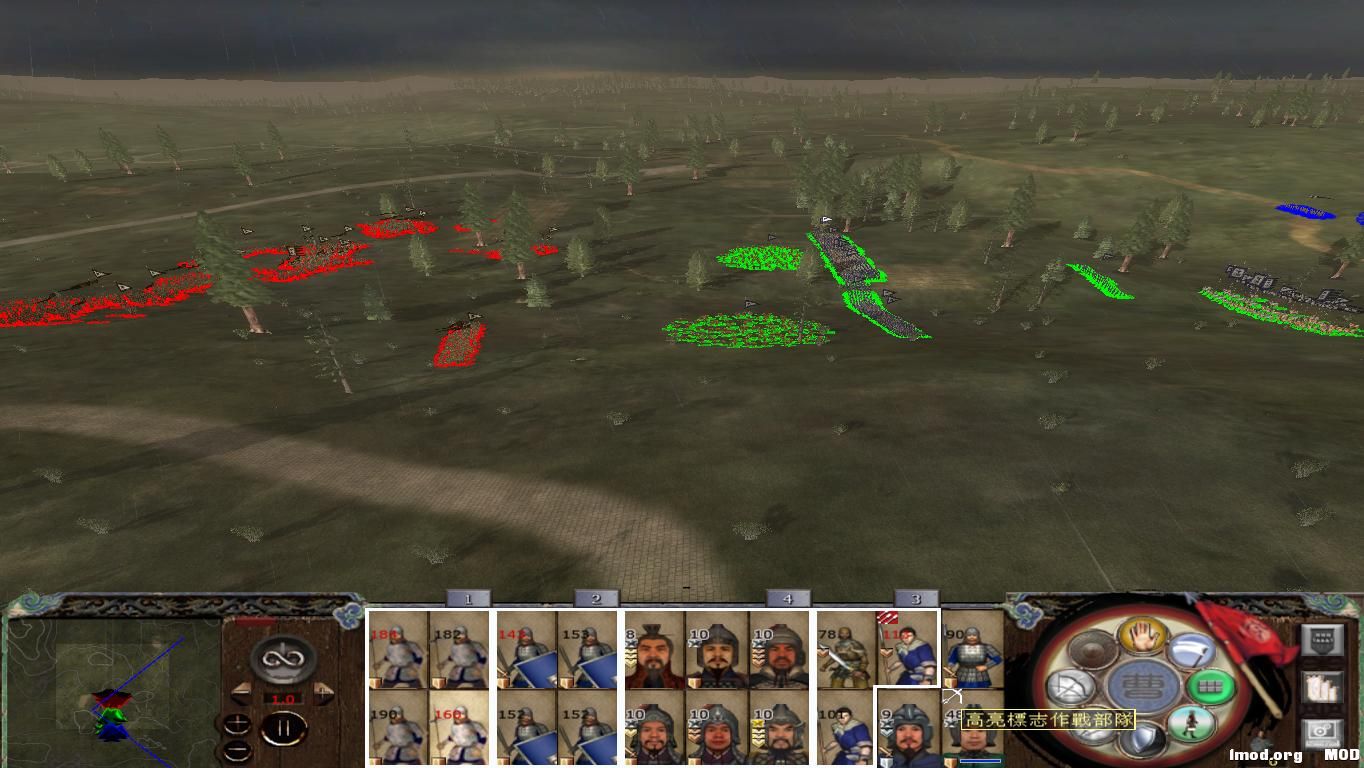1364x768 pixels.
Task: Click the camera screenshot icon bottom right
Action: coord(1320,734)
